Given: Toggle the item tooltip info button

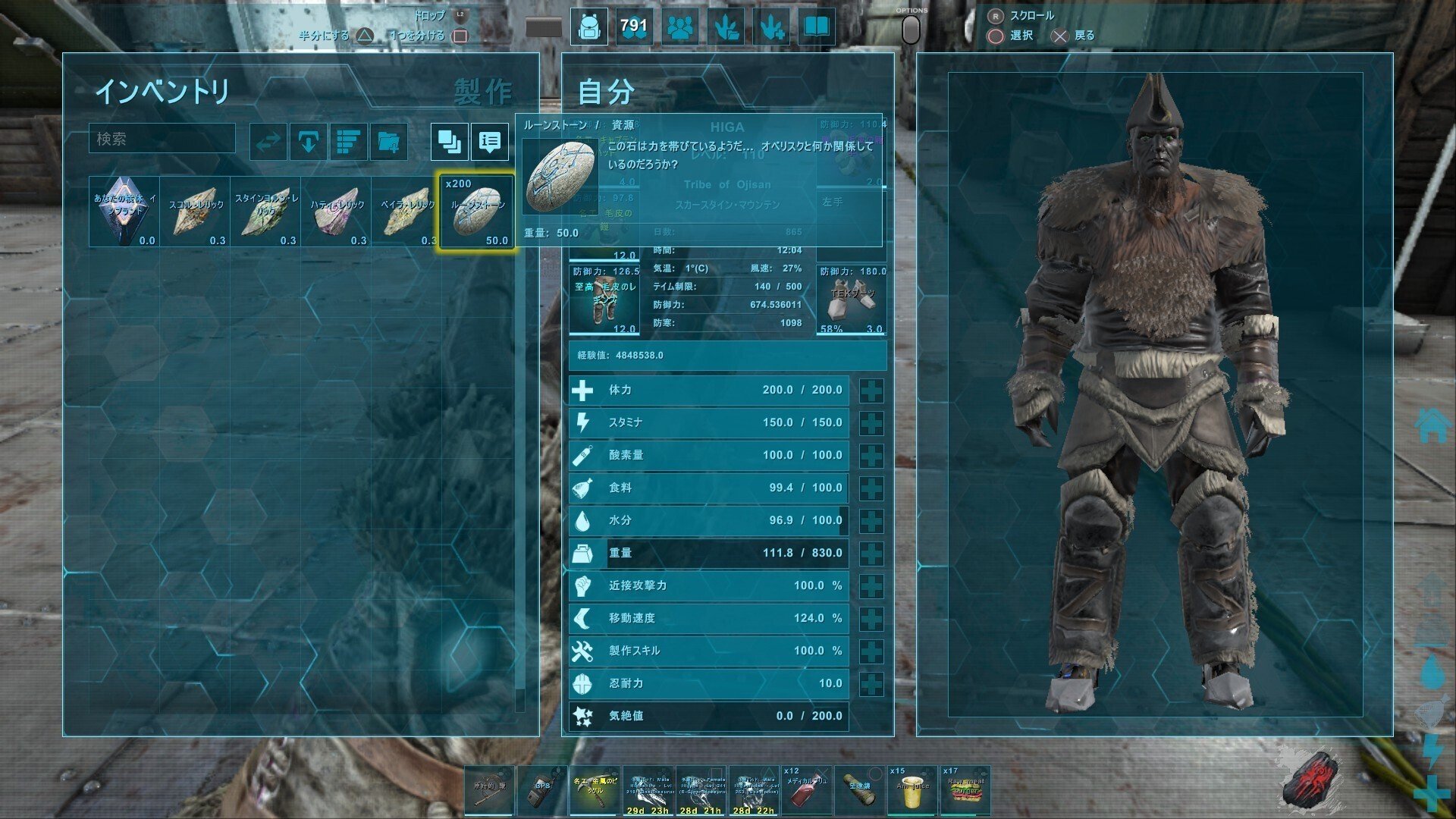Looking at the screenshot, I should 490,142.
